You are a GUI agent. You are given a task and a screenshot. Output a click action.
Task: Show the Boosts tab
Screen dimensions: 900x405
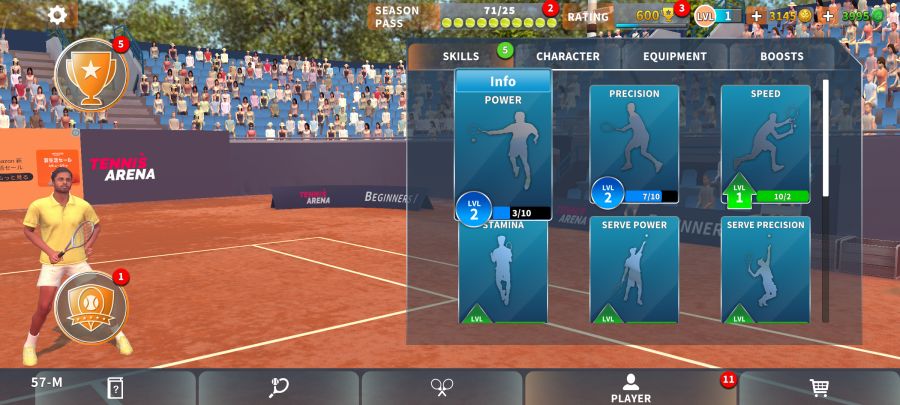[781, 57]
